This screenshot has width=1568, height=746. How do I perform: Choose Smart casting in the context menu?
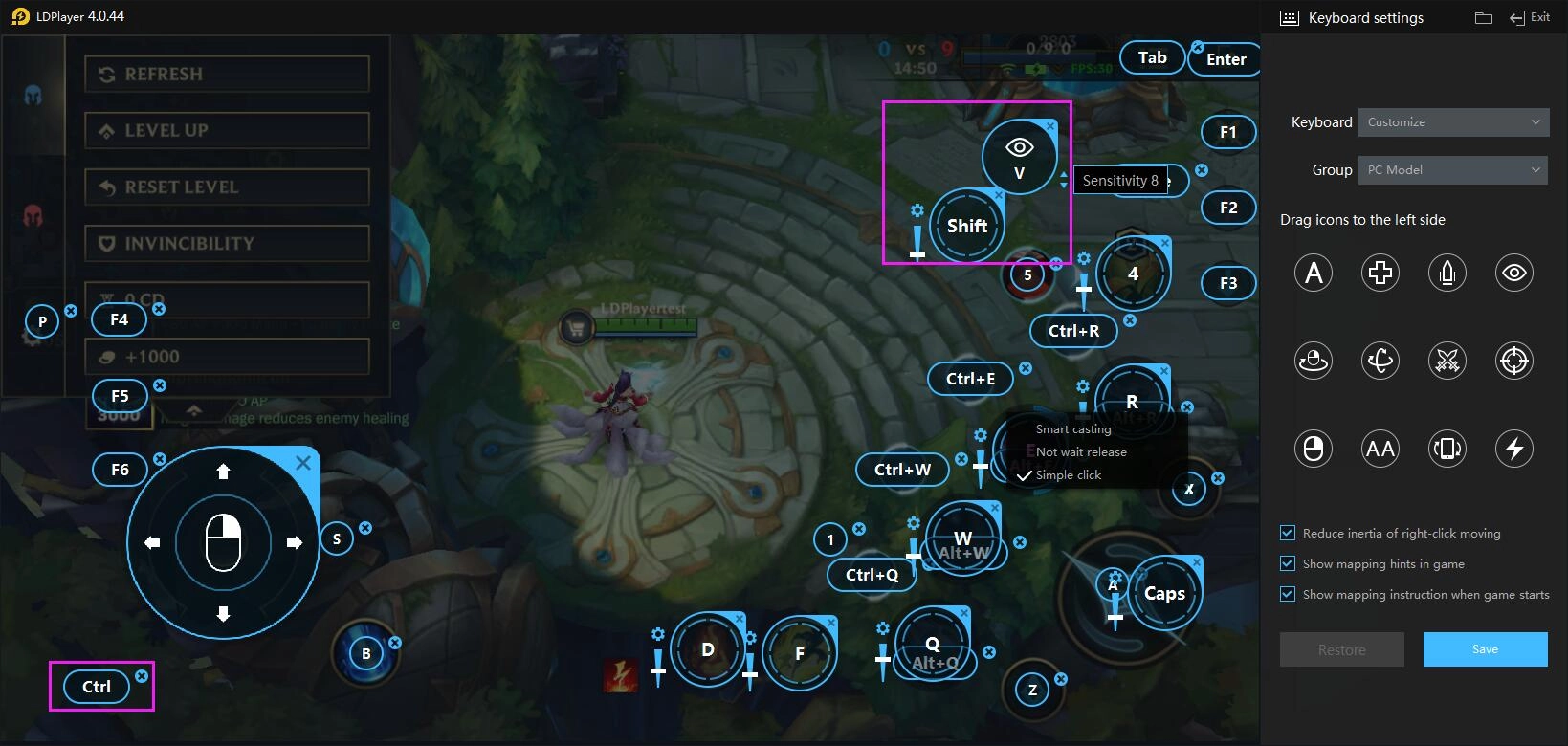coord(1072,428)
